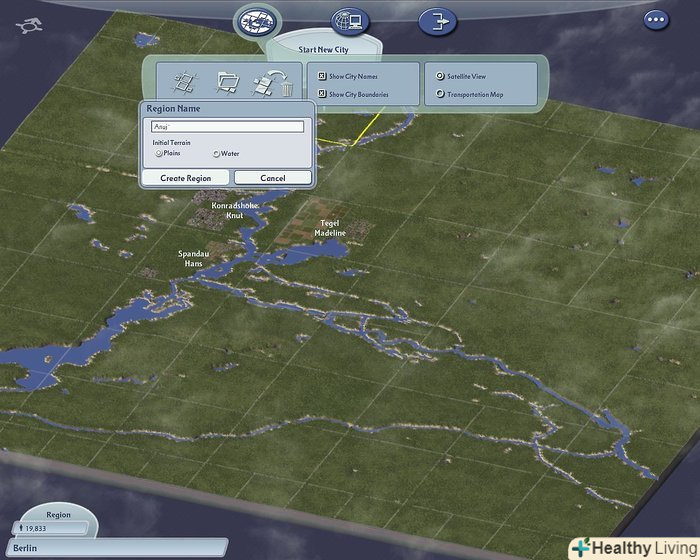Switch to Transportation Map view
The height and width of the screenshot is (560, 700).
point(441,95)
